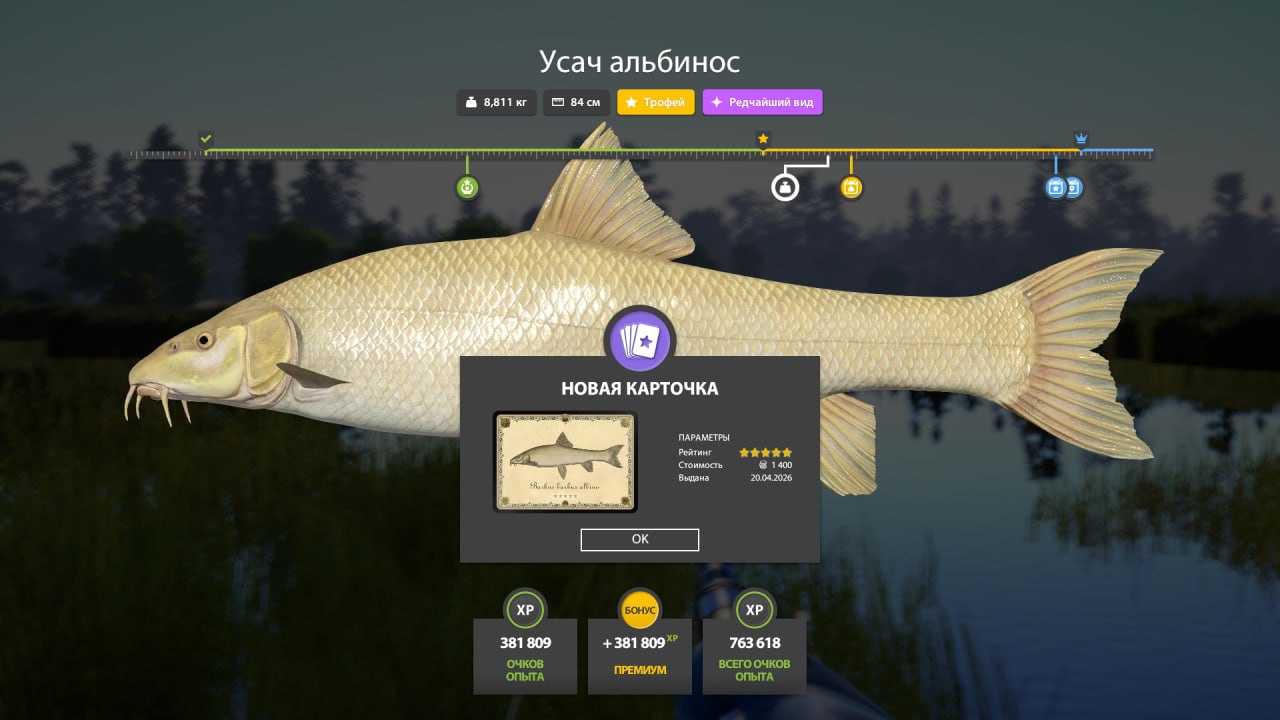Click the sparkle icon on Редчайший вид badge
This screenshot has height=720, width=1280.
(x=715, y=101)
